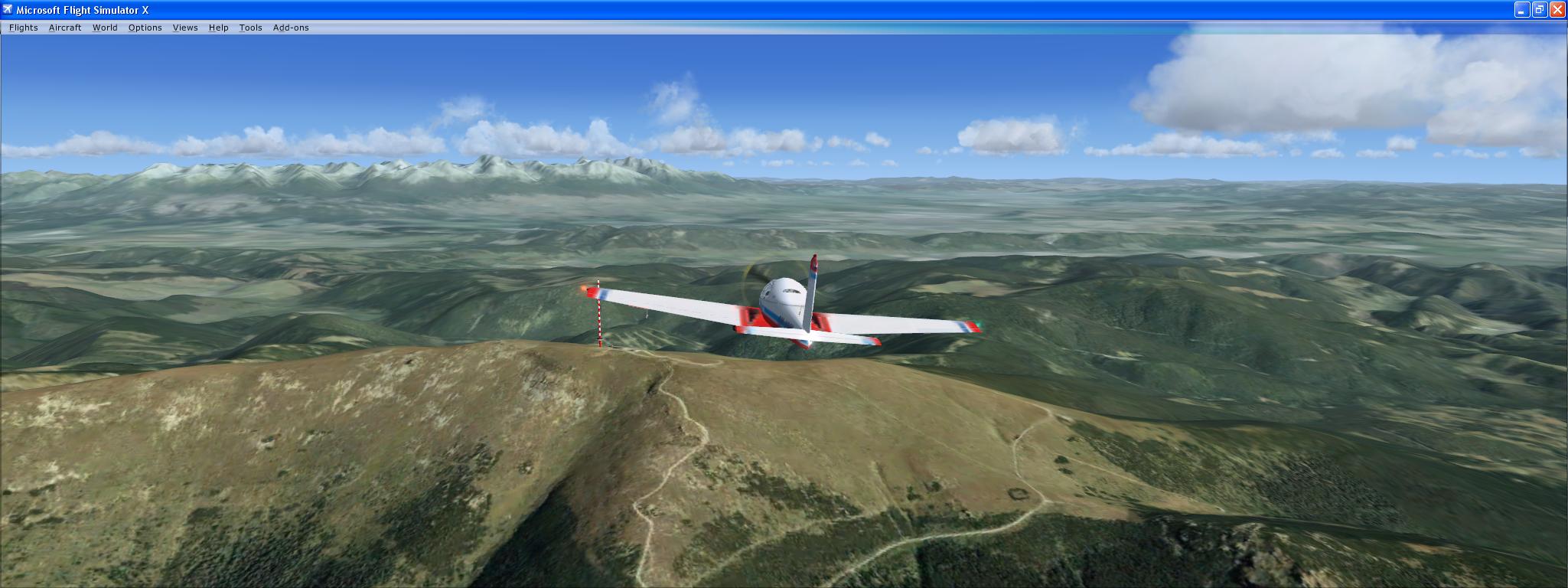
Task: Open the Views menu
Action: pos(185,28)
